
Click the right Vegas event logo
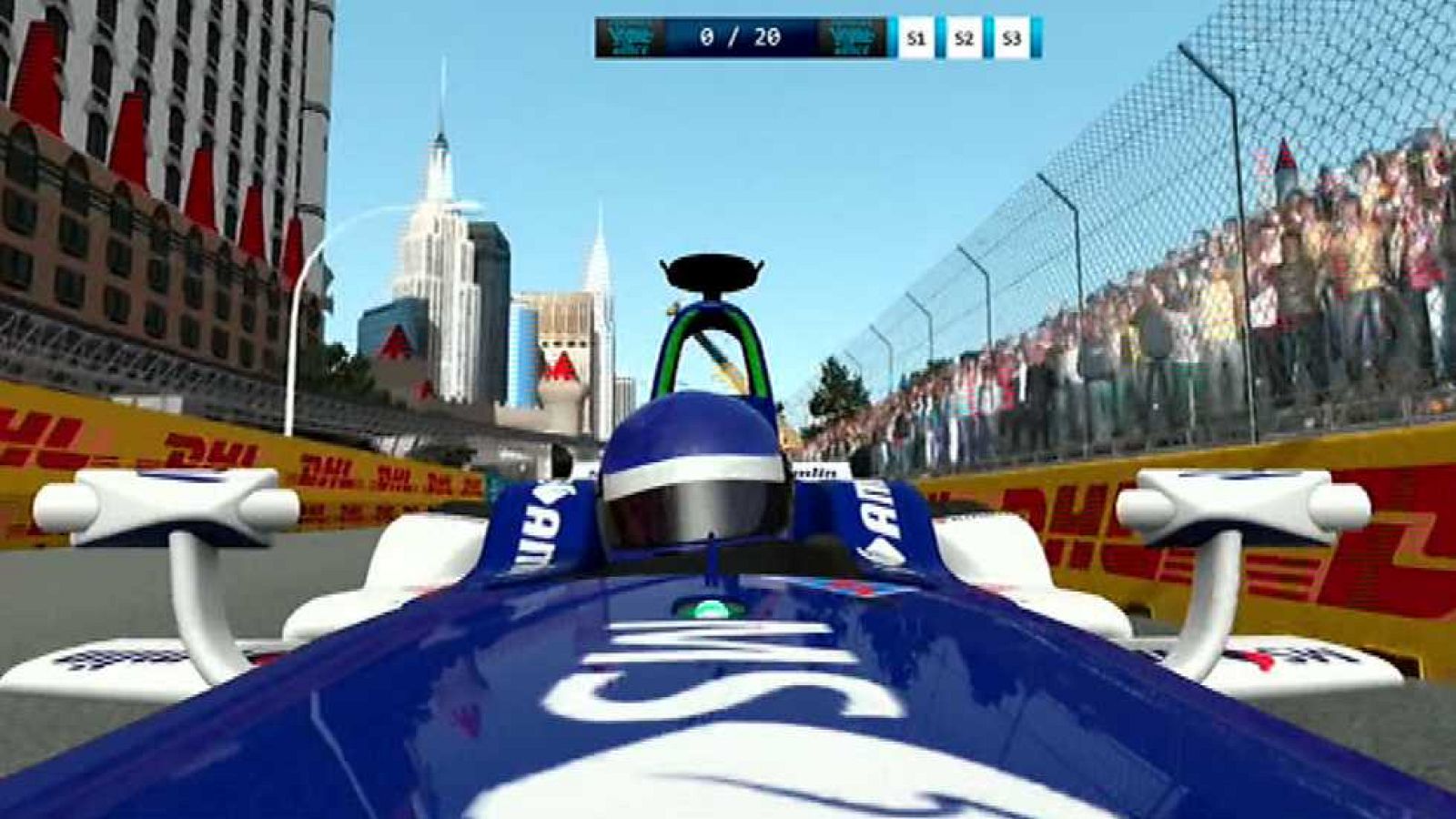854,38
